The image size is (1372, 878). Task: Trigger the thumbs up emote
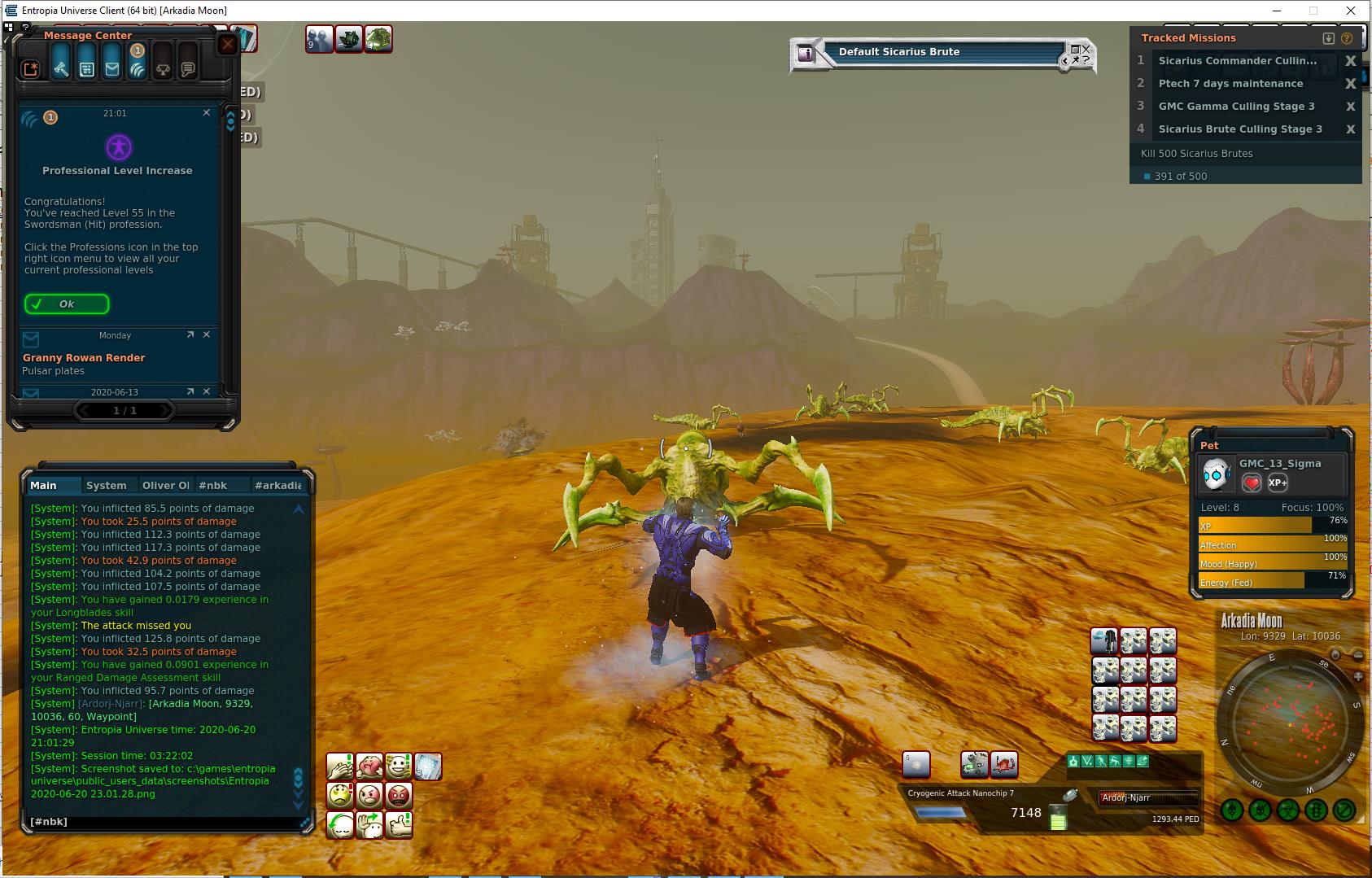pyautogui.click(x=399, y=824)
